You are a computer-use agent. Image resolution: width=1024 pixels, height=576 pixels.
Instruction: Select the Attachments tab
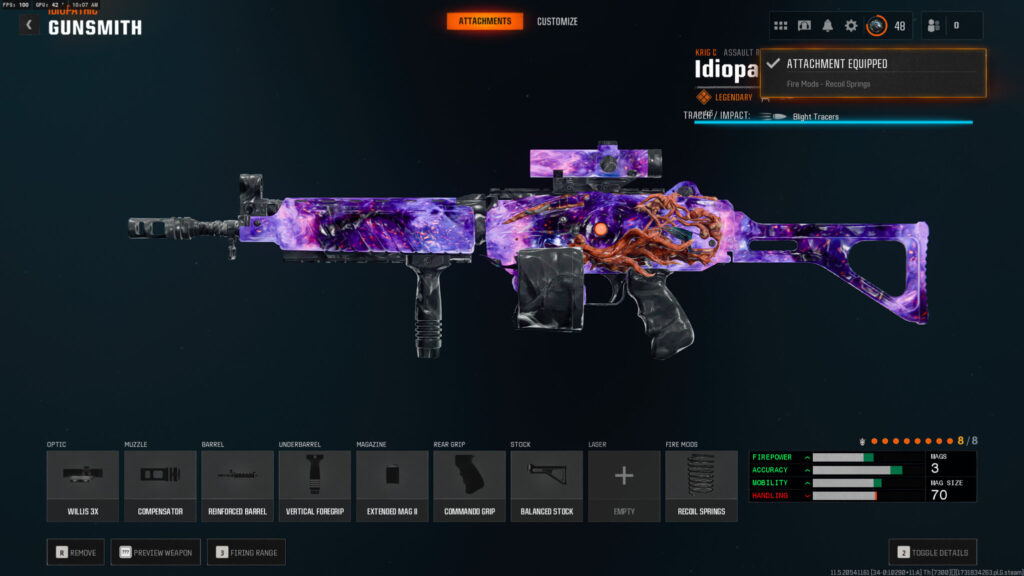point(484,21)
